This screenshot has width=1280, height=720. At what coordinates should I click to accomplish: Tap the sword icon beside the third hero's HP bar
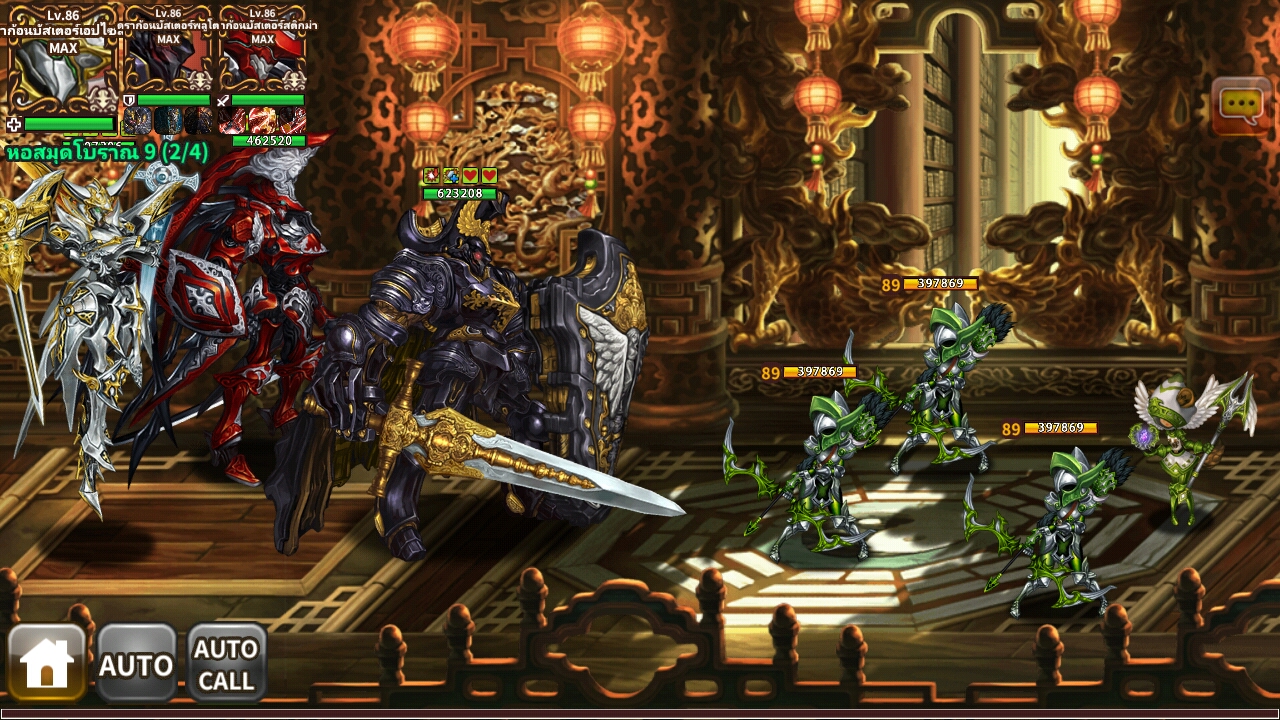tap(222, 100)
